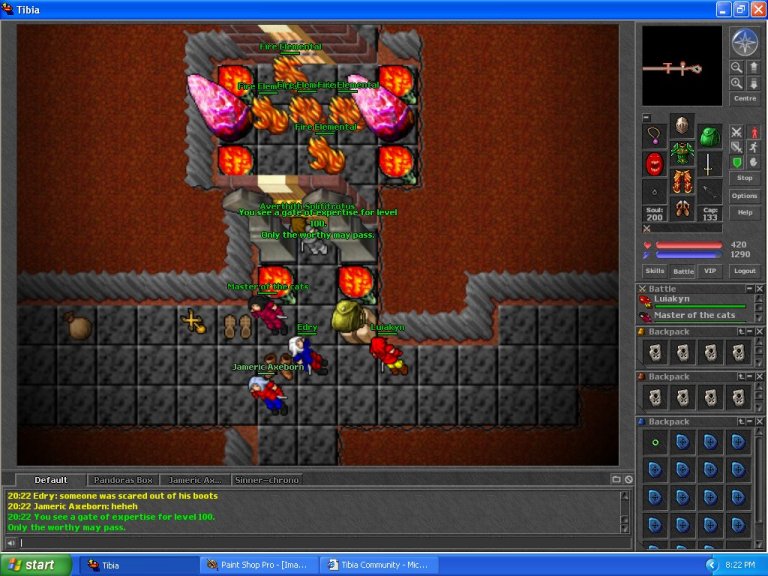The image size is (768, 576).
Task: Open the Skills window
Action: [655, 271]
